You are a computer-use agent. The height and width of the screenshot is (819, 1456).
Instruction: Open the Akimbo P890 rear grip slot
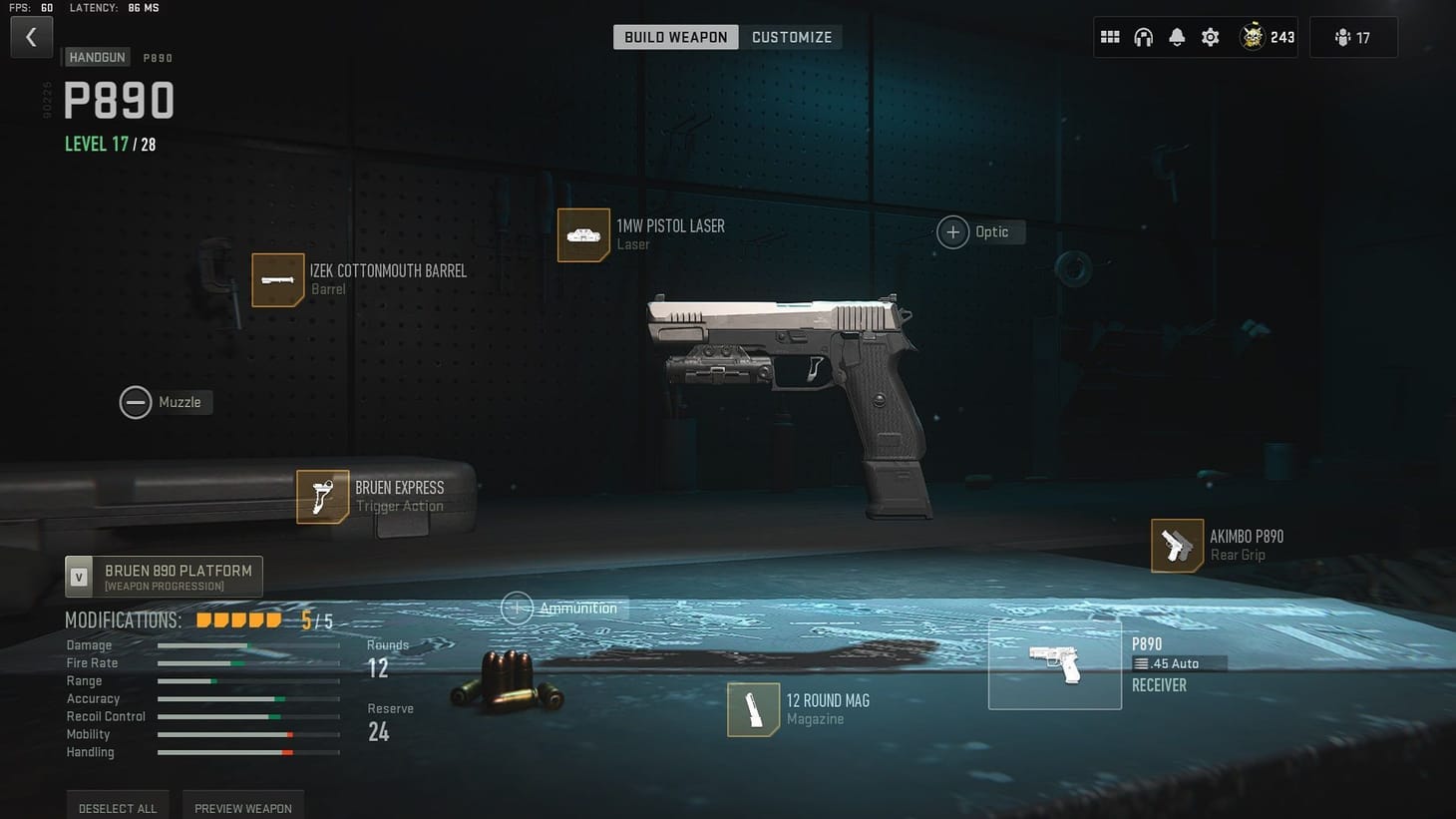[x=1177, y=546]
